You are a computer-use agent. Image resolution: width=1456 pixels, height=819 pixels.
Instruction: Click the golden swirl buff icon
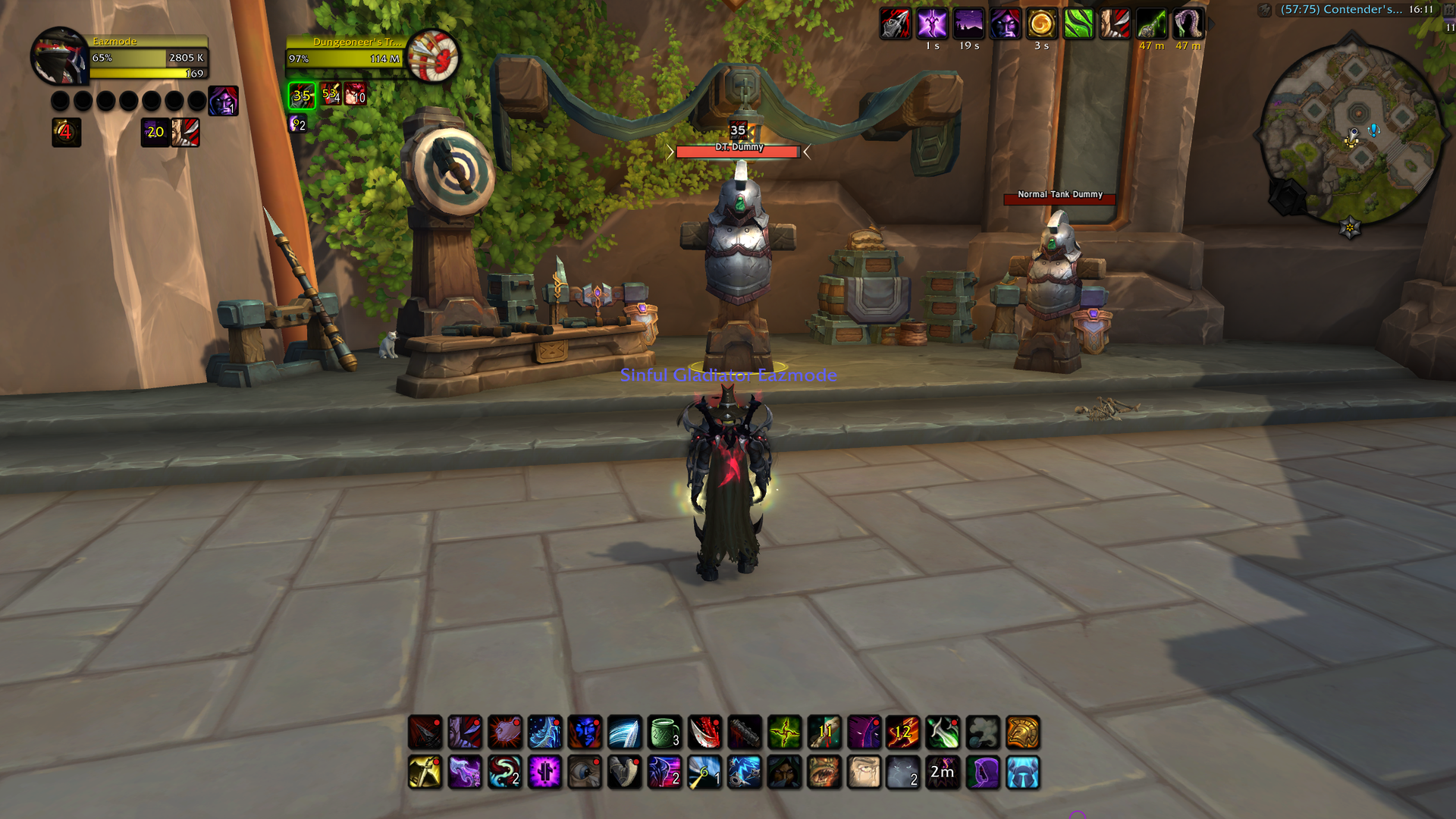point(1042,24)
